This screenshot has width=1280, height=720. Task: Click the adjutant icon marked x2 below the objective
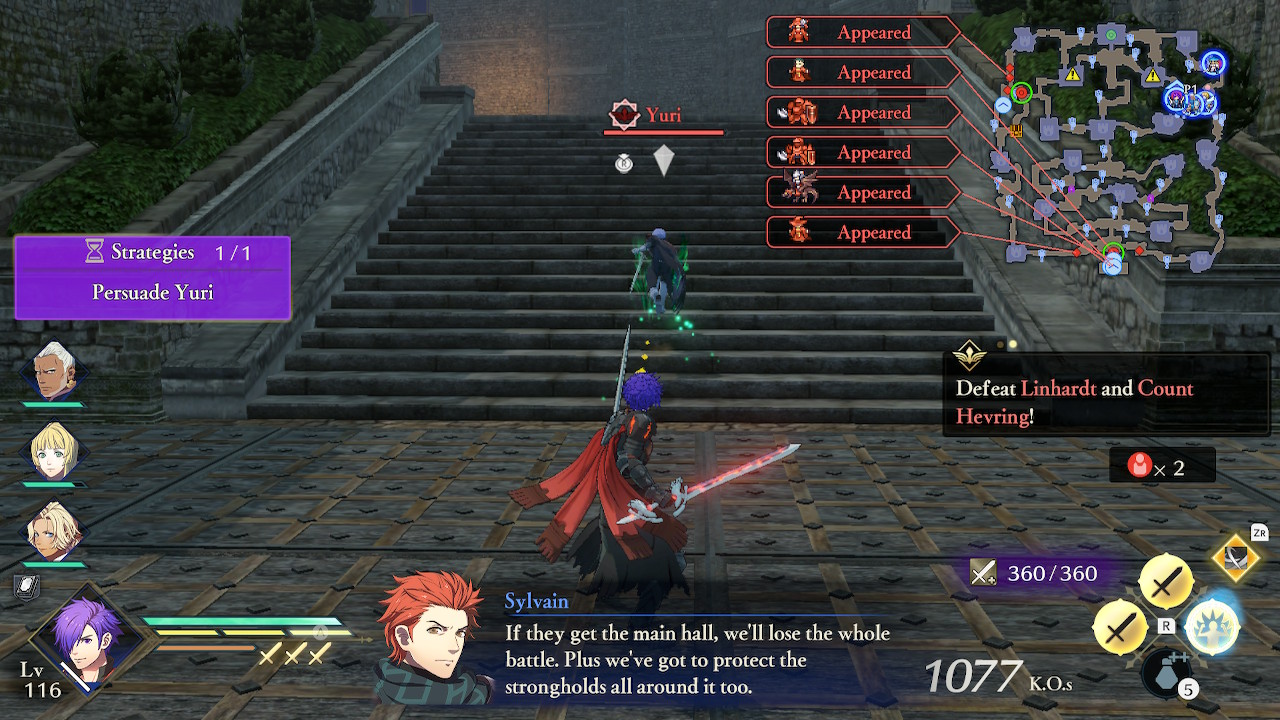(1141, 464)
